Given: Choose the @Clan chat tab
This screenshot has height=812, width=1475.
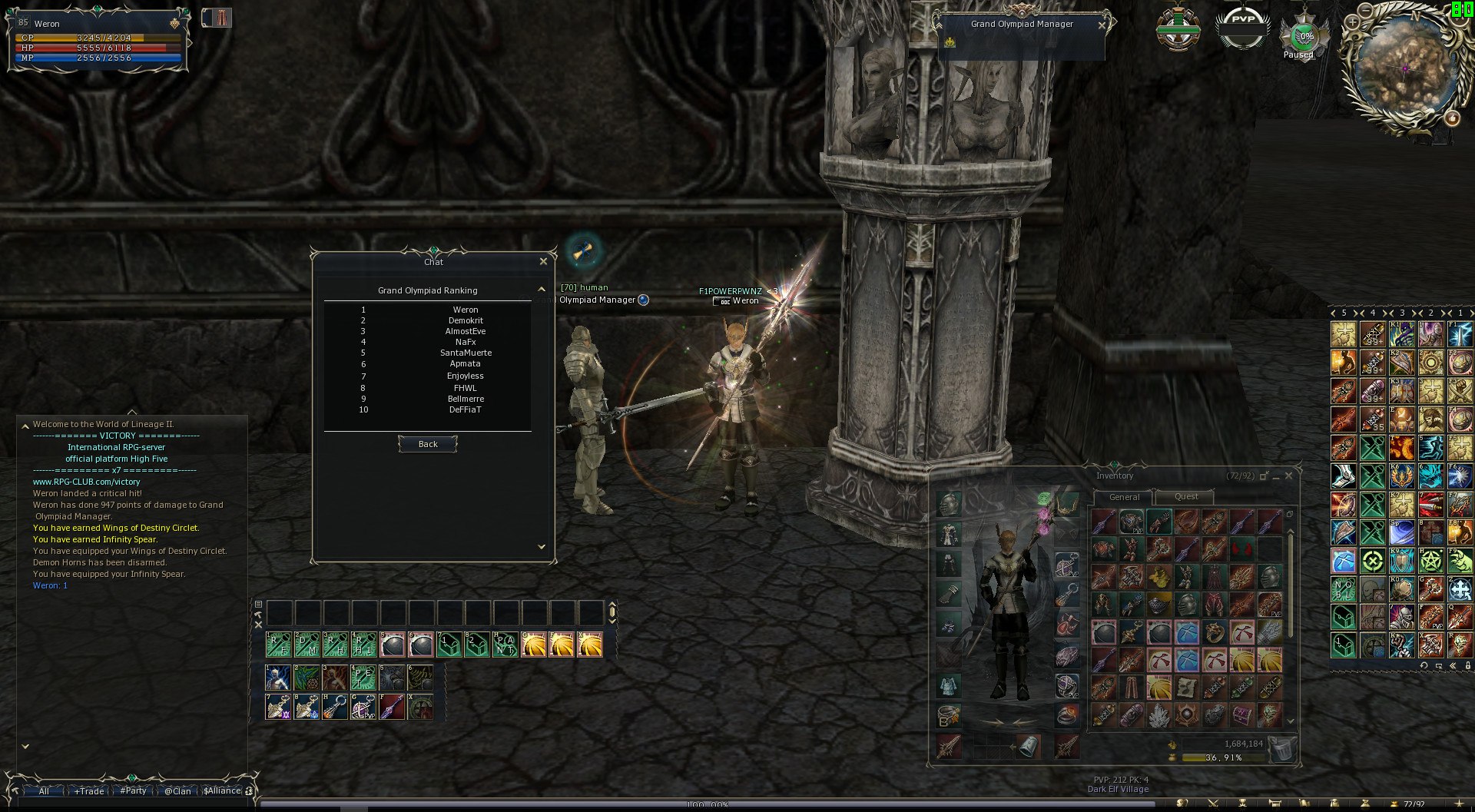Looking at the screenshot, I should click(x=177, y=791).
